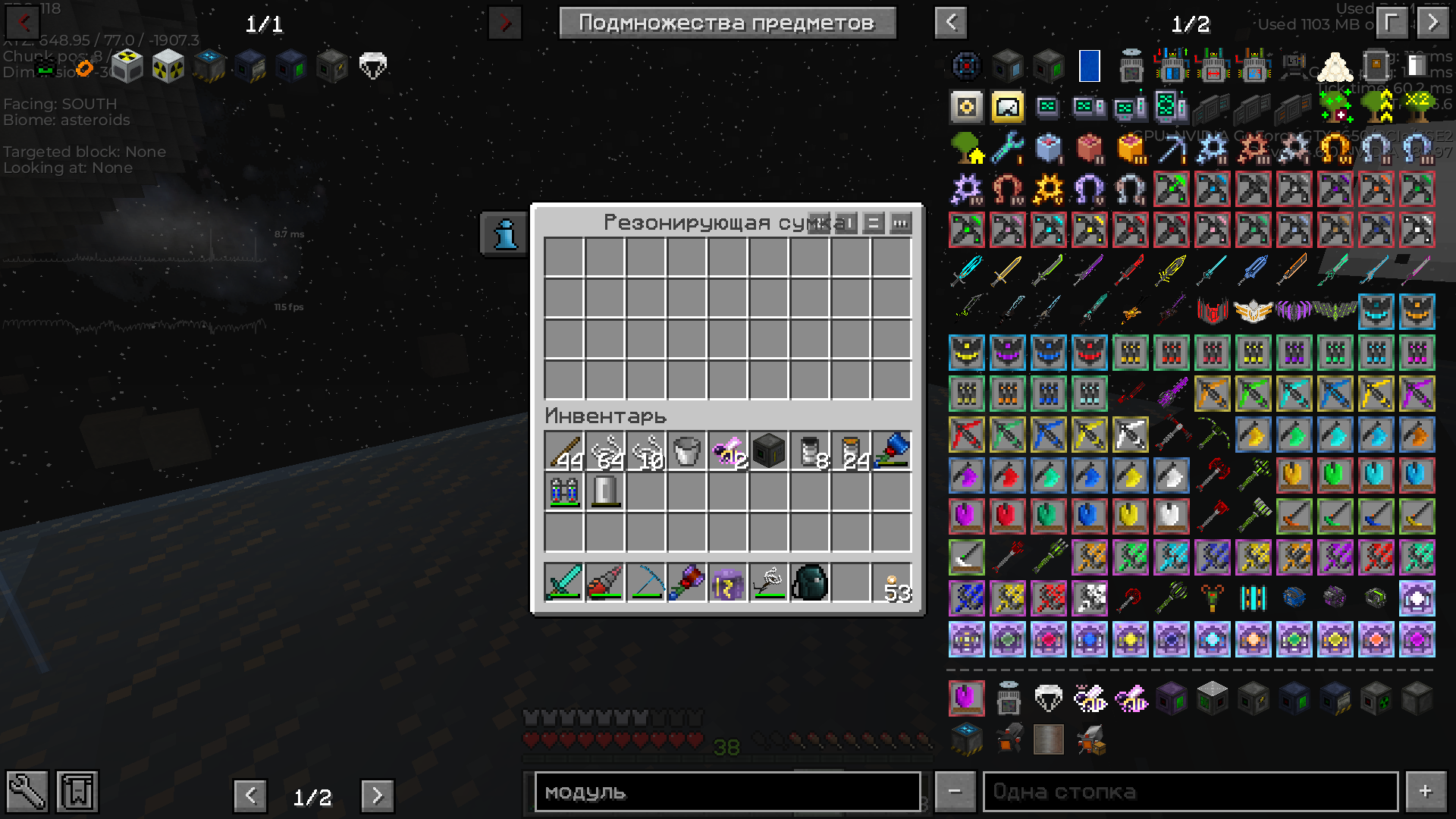Screen dimensions: 1456x819
Task: Select the solid blue banner item
Action: click(1089, 67)
